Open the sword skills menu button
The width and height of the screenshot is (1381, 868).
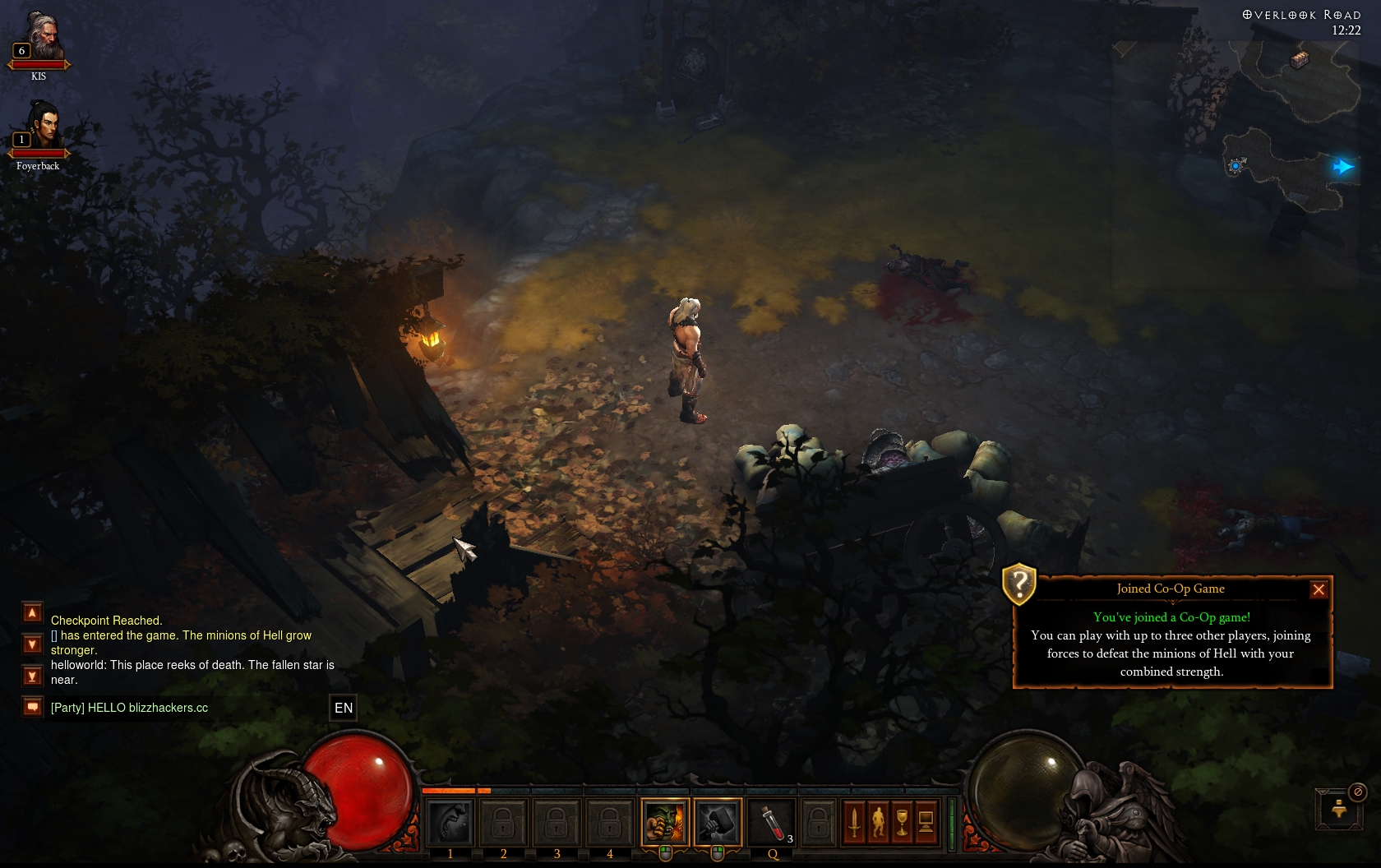point(854,821)
